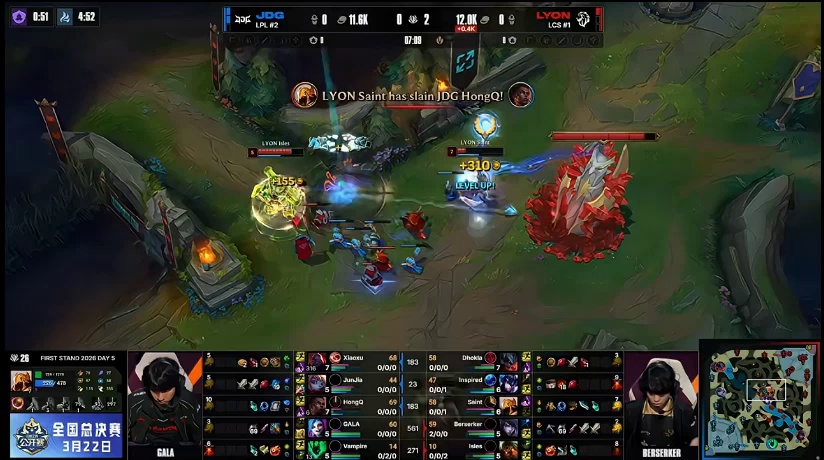Select Berserker's scoreboard row
The height and width of the screenshot is (460, 824).
tap(475, 425)
